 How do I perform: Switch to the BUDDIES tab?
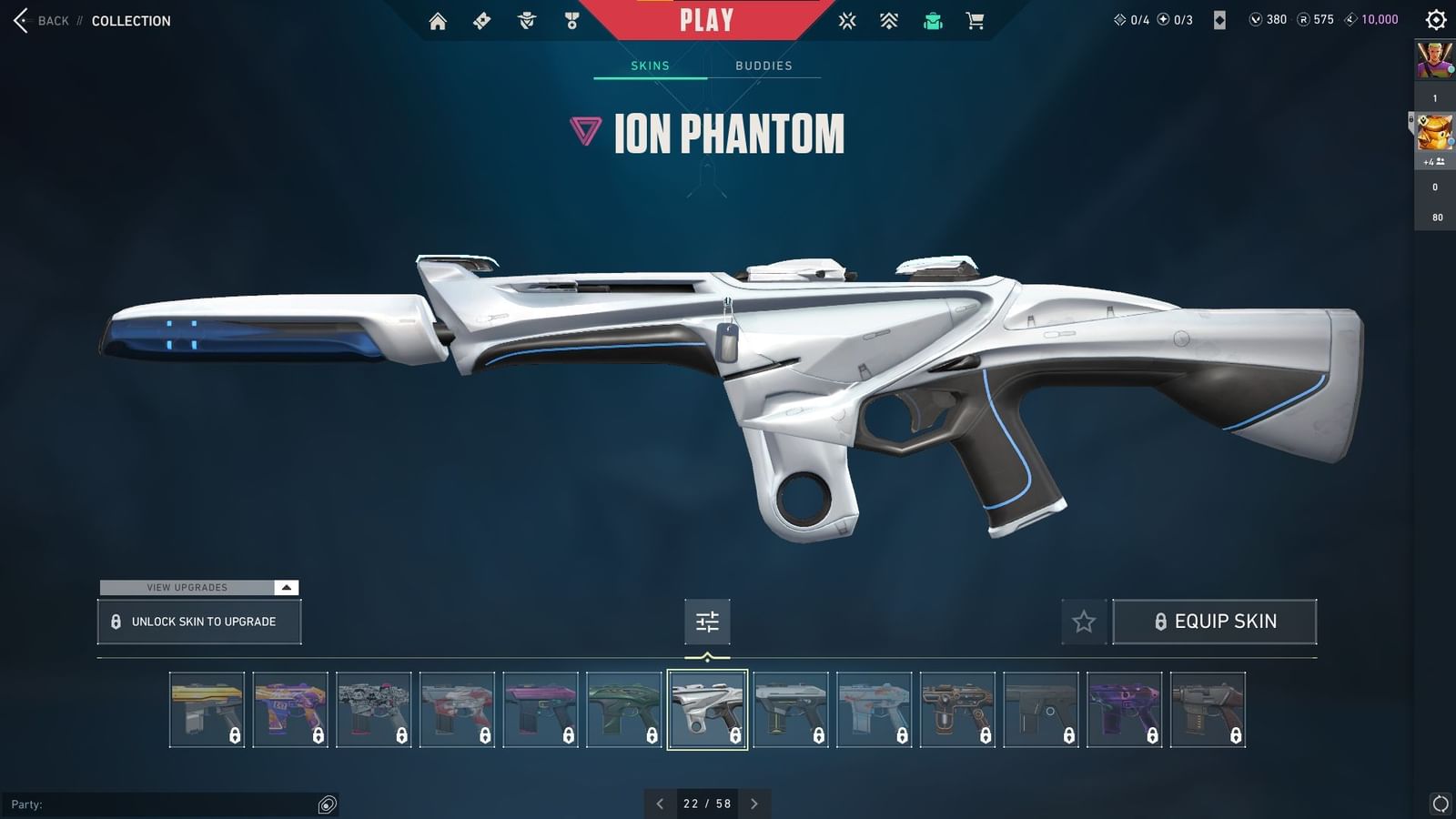pyautogui.click(x=764, y=65)
